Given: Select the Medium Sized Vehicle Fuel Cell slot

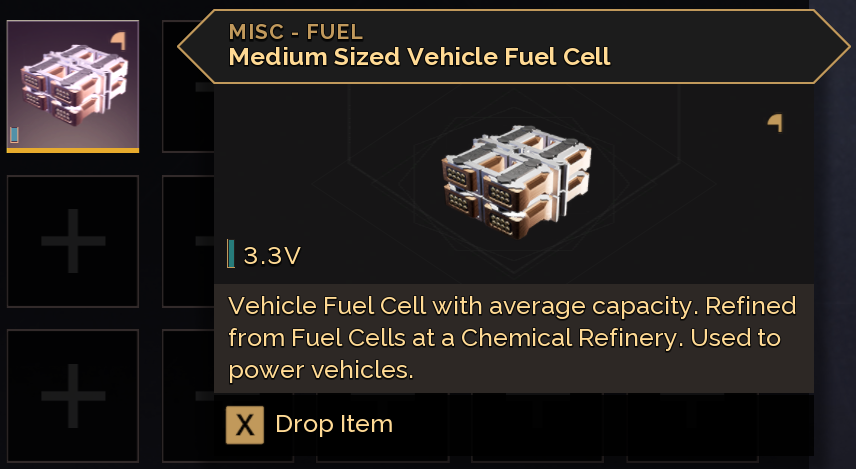Looking at the screenshot, I should tap(72, 86).
